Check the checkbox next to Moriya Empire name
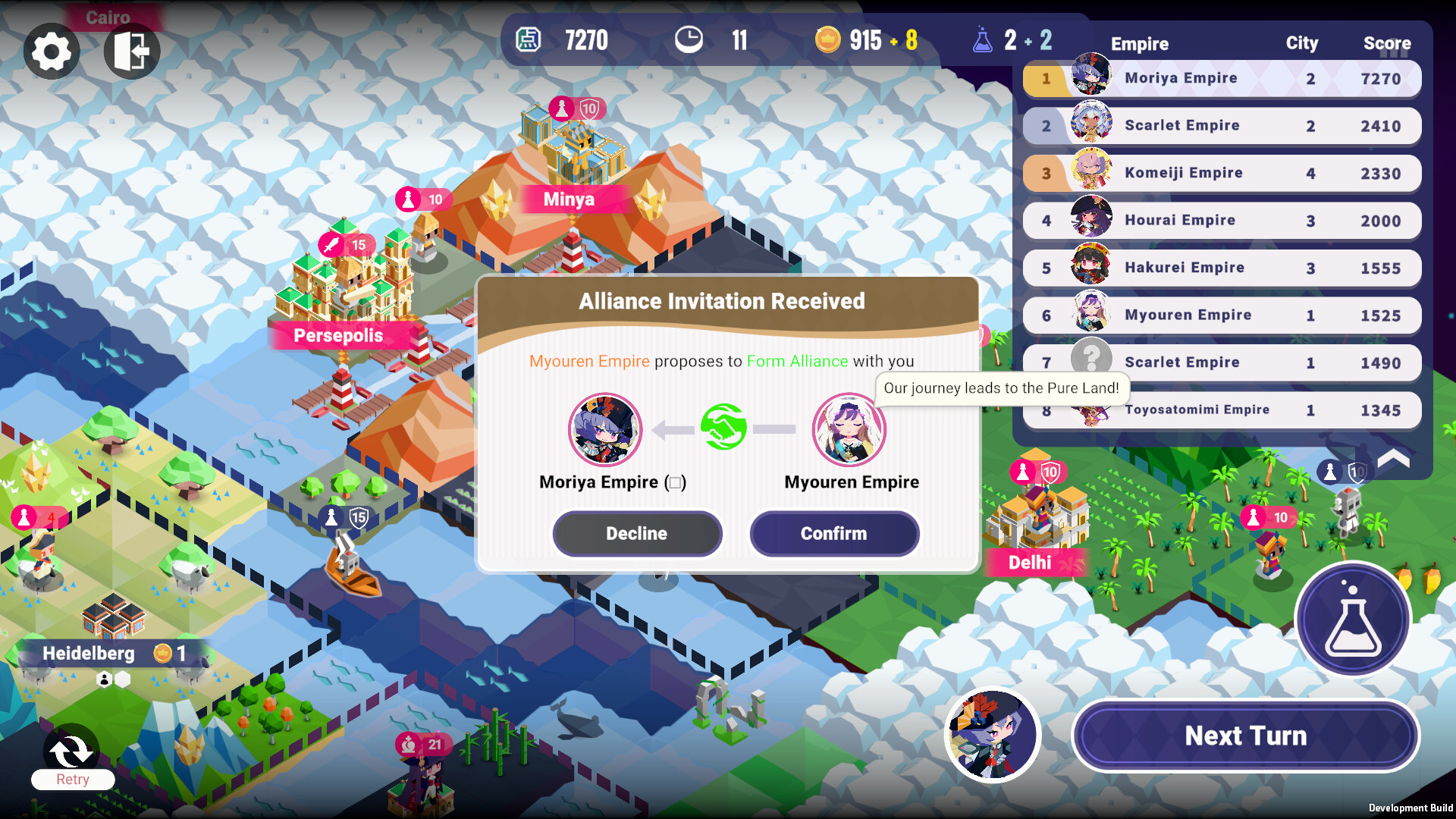This screenshot has width=1456, height=819. [x=675, y=482]
